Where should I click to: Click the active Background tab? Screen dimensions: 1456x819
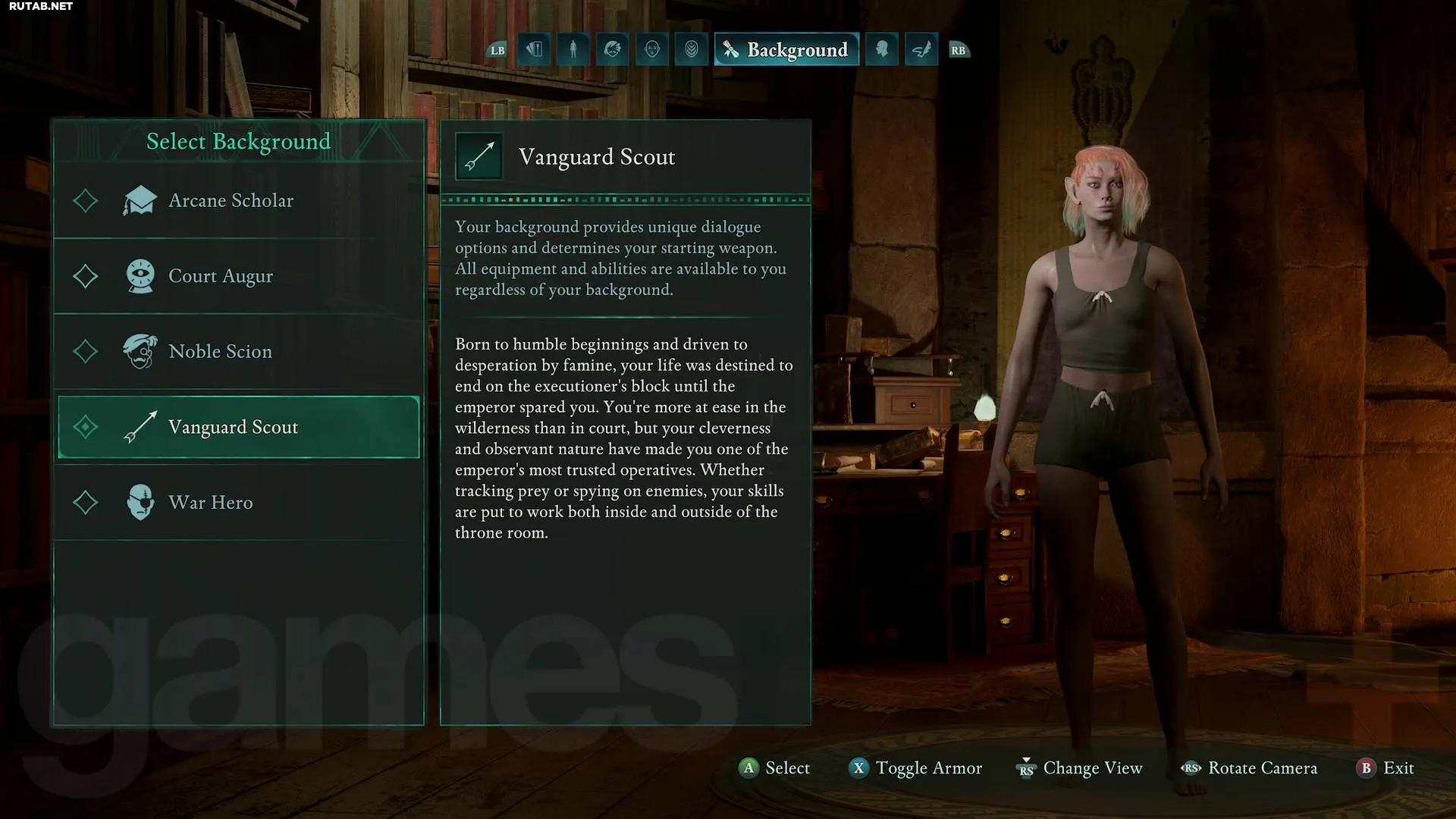pos(786,50)
